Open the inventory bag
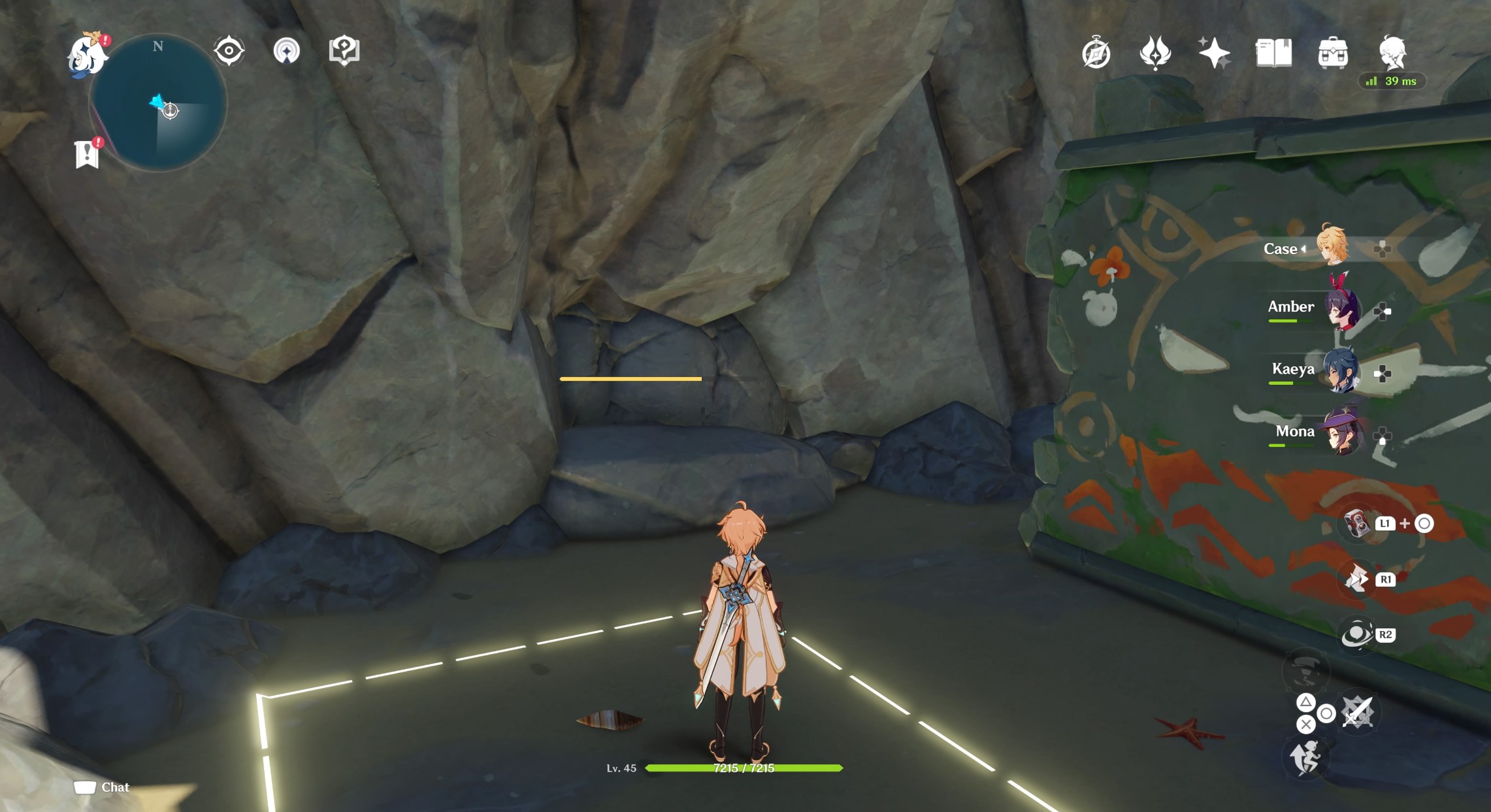Screen dimensions: 1491x812 click(1333, 53)
